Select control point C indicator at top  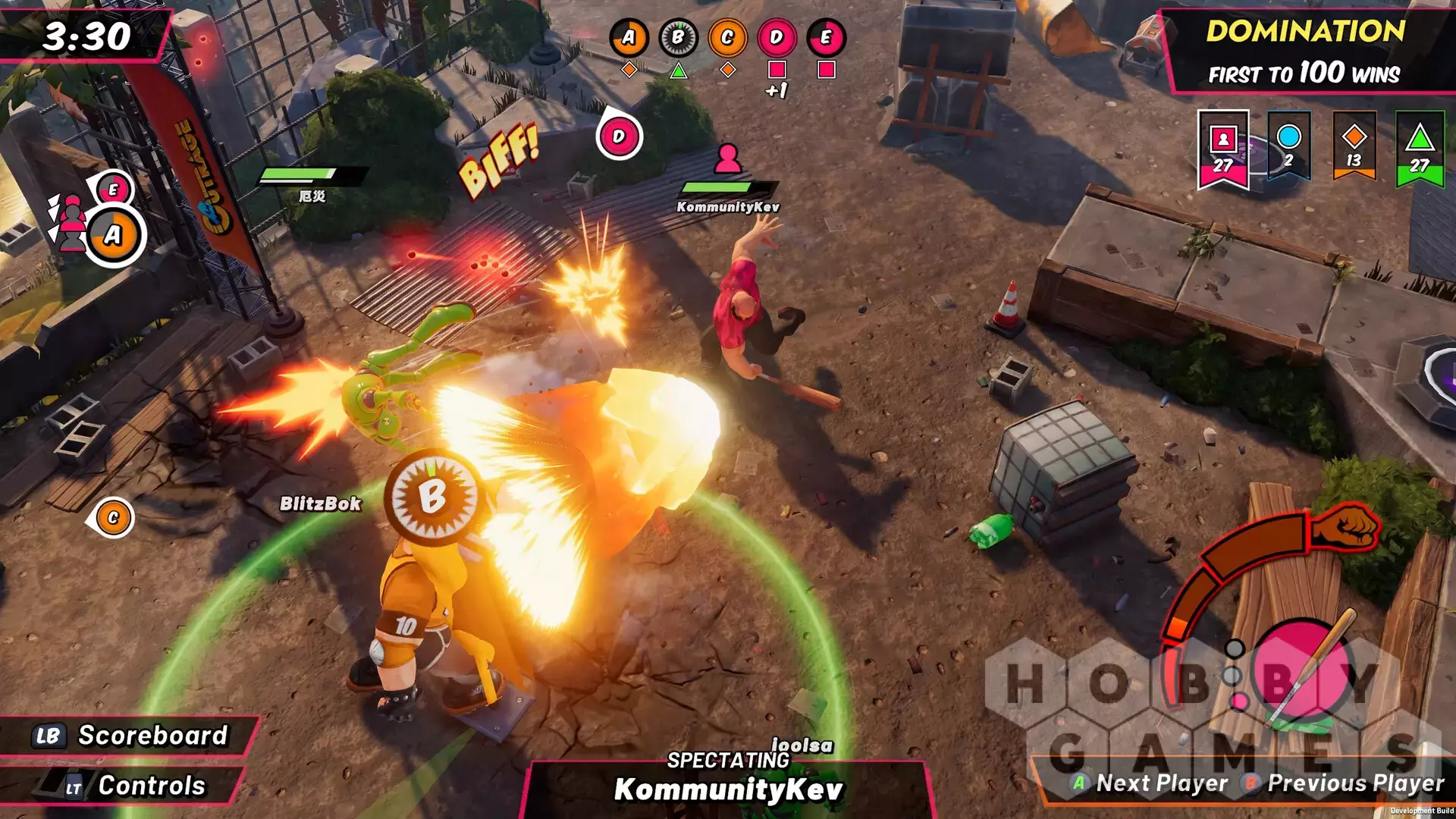[727, 38]
